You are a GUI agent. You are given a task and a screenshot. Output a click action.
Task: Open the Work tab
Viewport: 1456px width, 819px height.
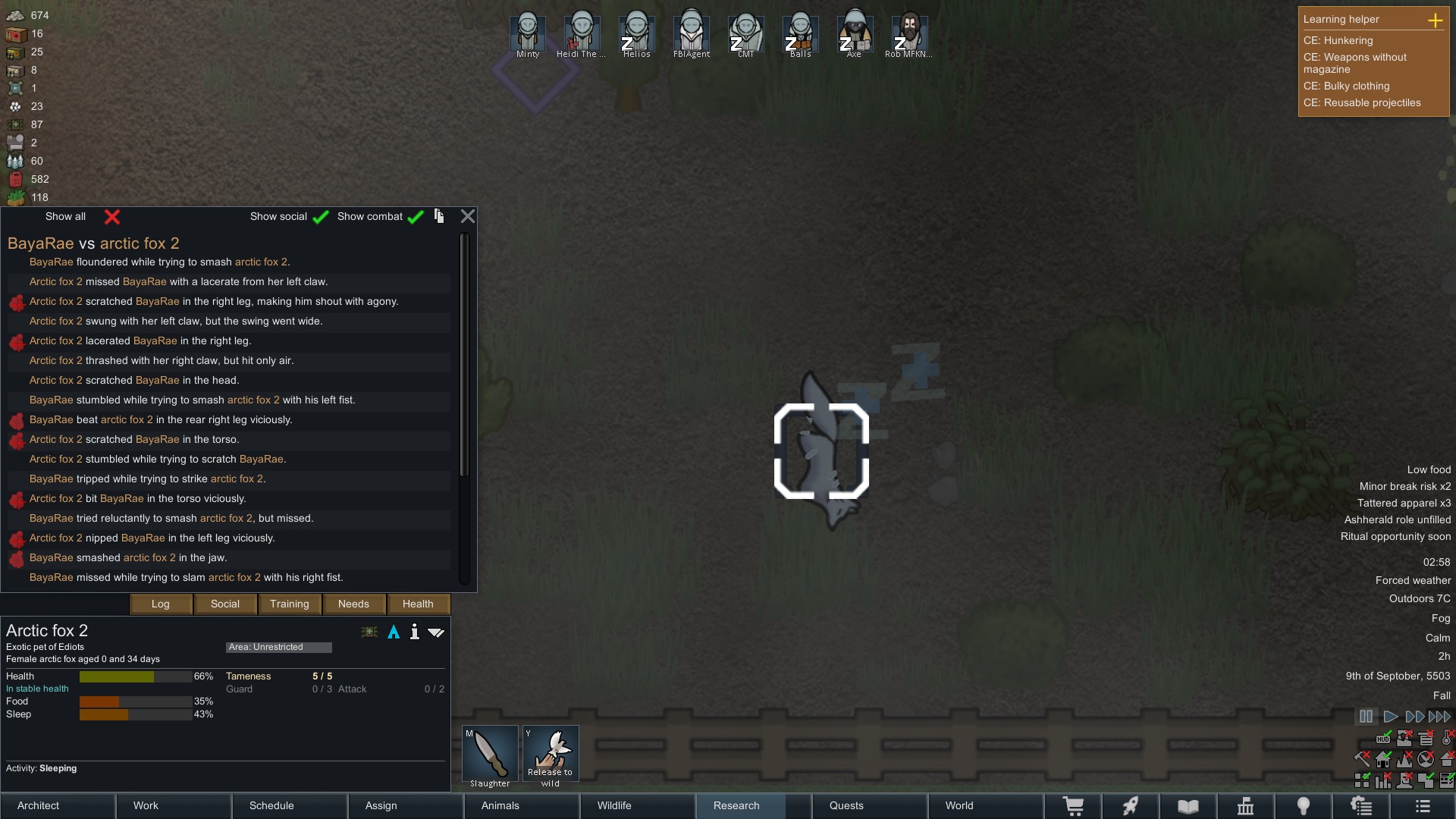click(x=174, y=805)
